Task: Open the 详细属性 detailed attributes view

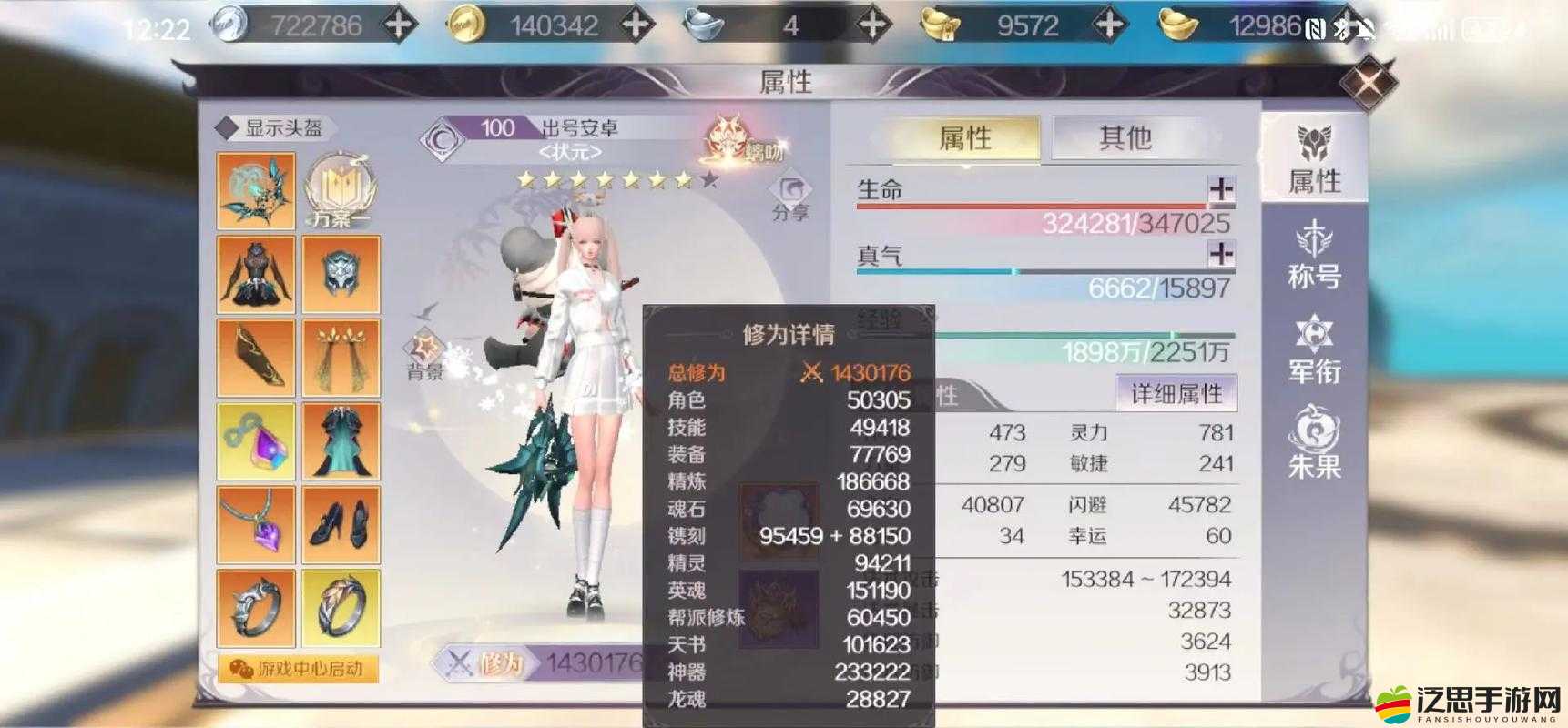Action: (x=1178, y=393)
